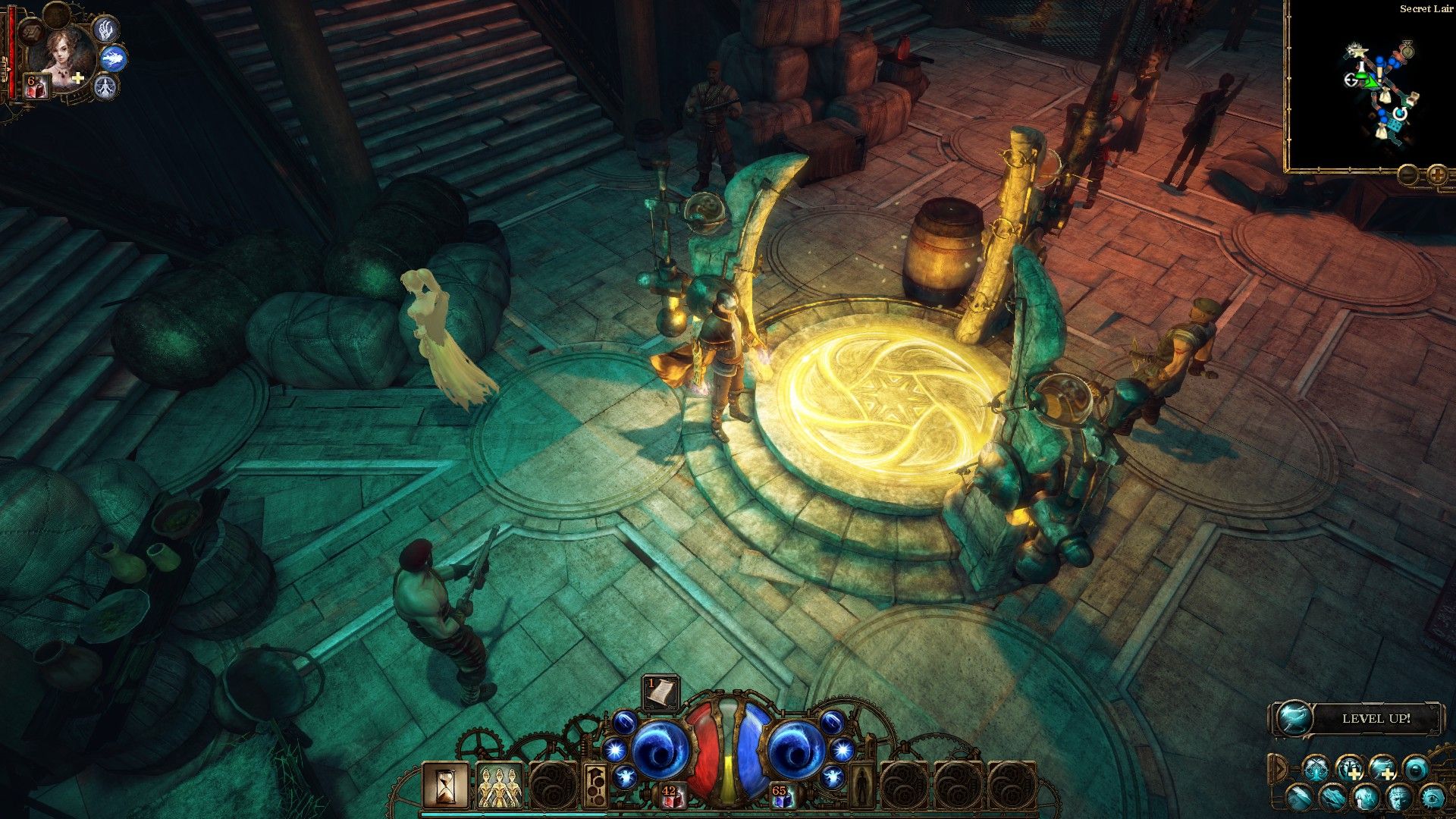Zoom out the minimap with minus button
Viewport: 1456px width, 819px height.
(x=1407, y=175)
